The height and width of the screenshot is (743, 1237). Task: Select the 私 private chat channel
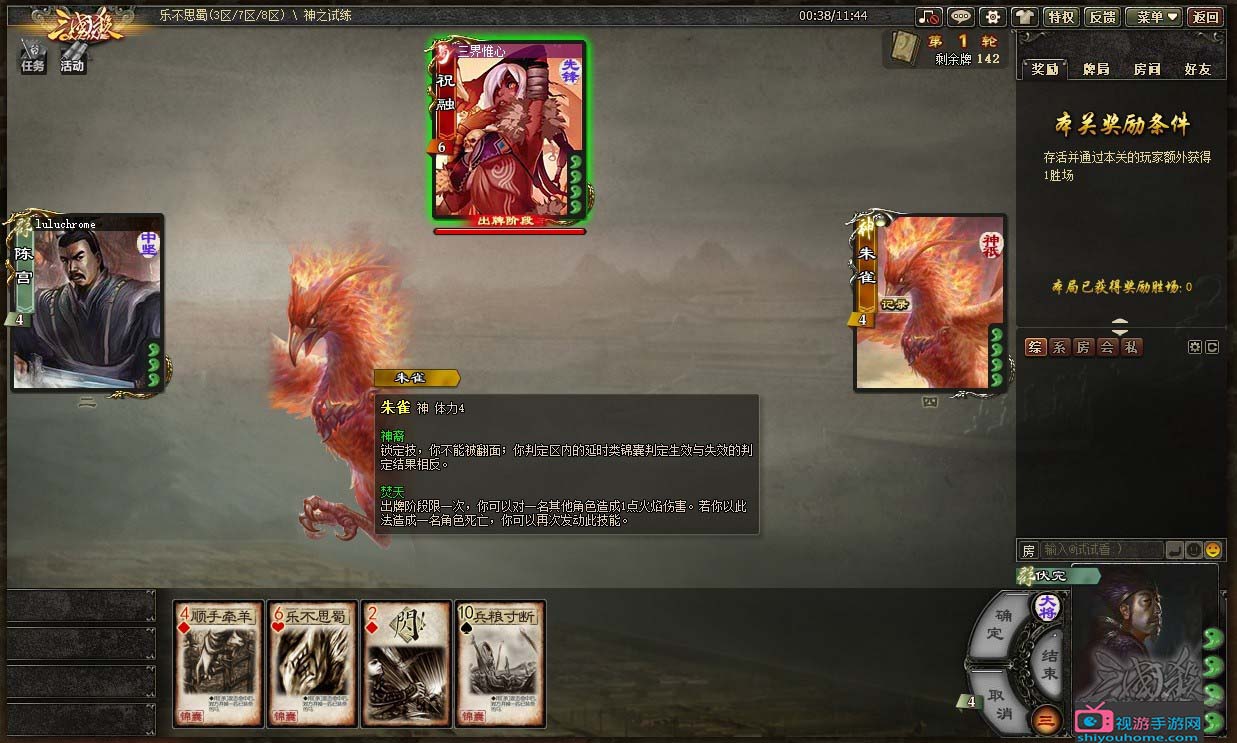click(x=1130, y=347)
